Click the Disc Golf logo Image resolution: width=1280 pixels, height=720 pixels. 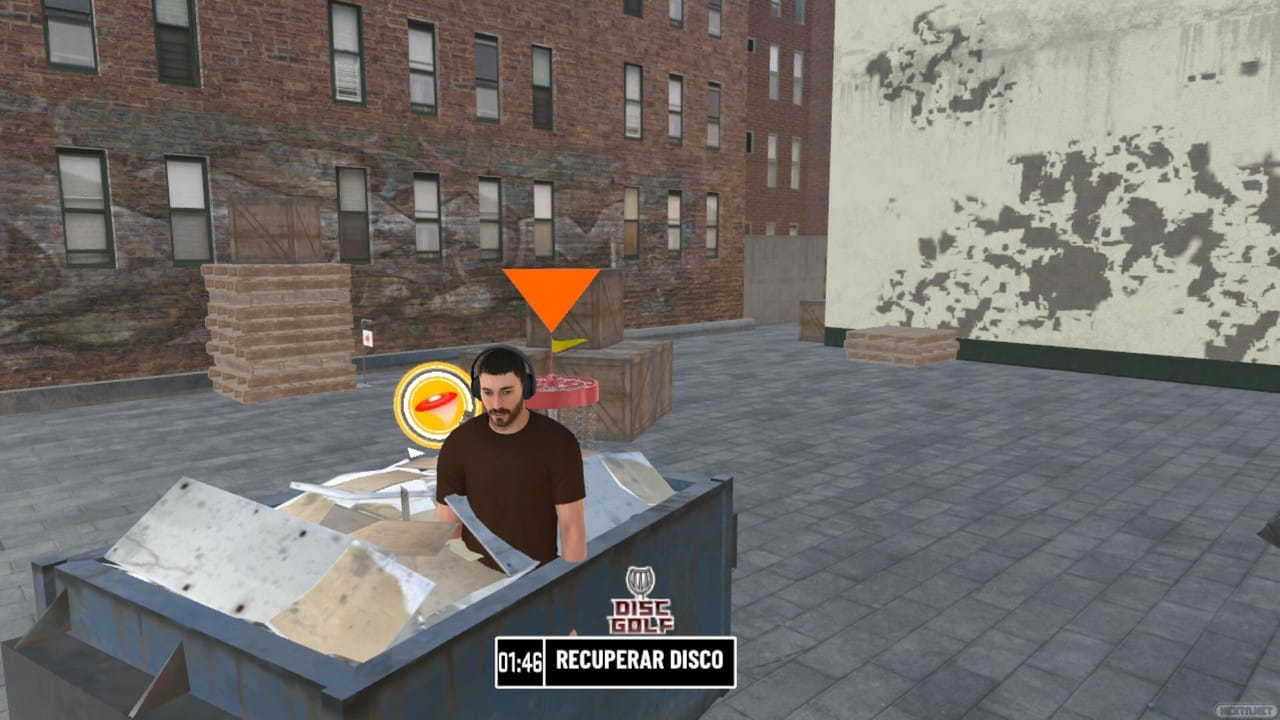(640, 601)
